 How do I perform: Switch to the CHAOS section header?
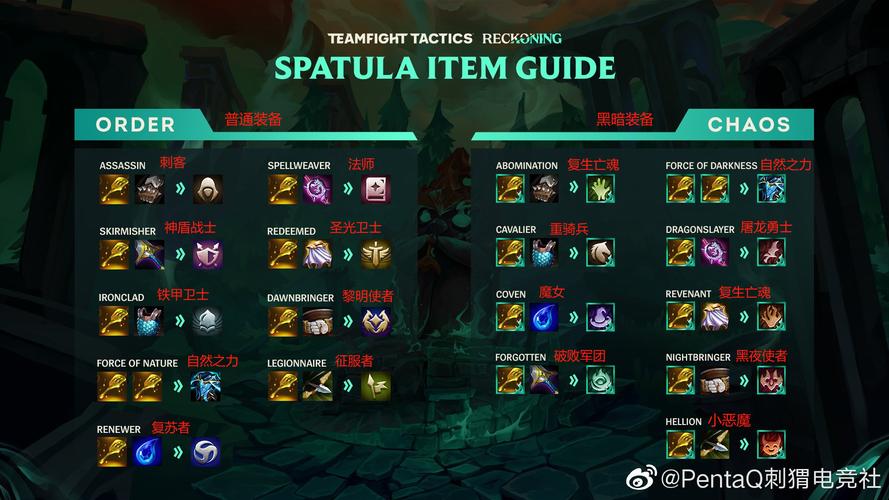(748, 125)
